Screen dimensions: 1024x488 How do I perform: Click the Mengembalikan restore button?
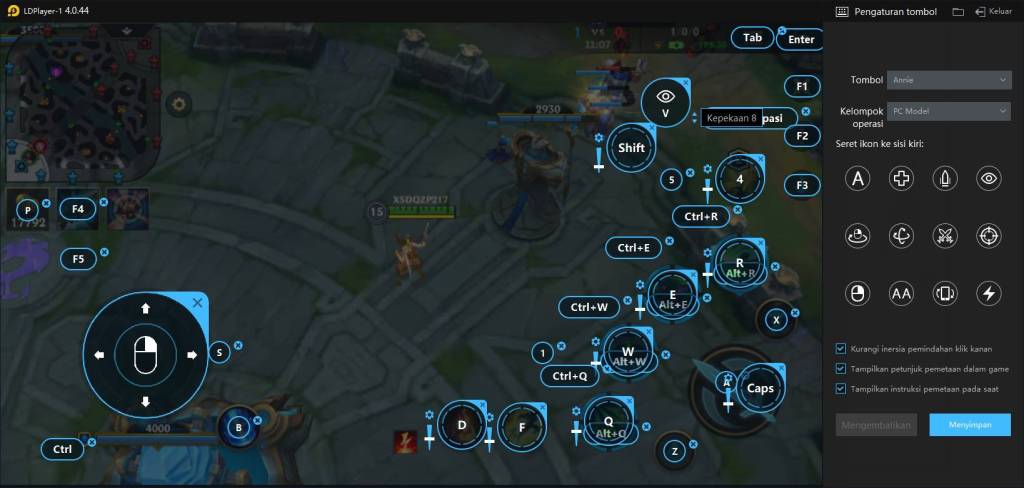click(x=876, y=425)
